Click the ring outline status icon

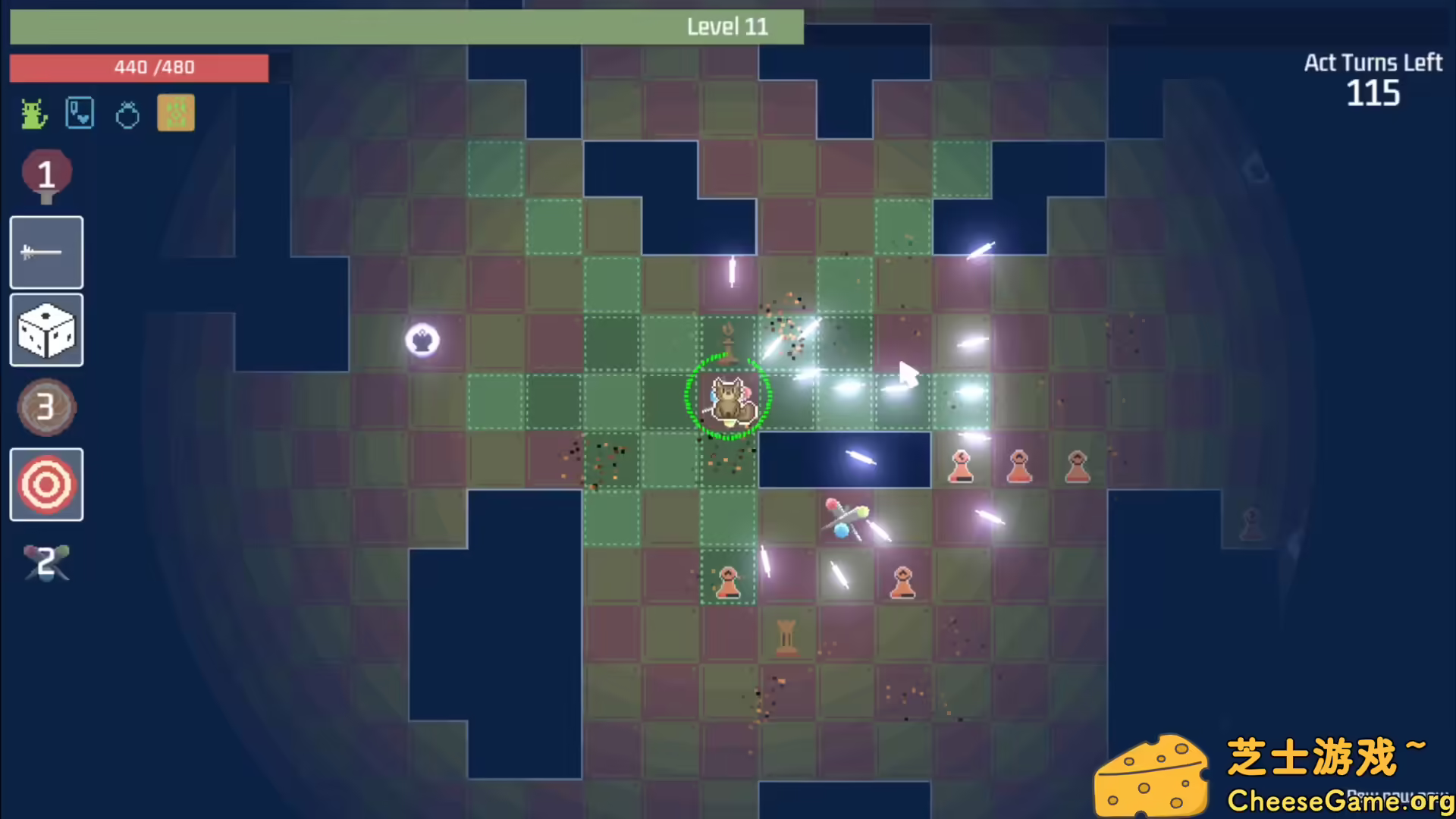(127, 112)
